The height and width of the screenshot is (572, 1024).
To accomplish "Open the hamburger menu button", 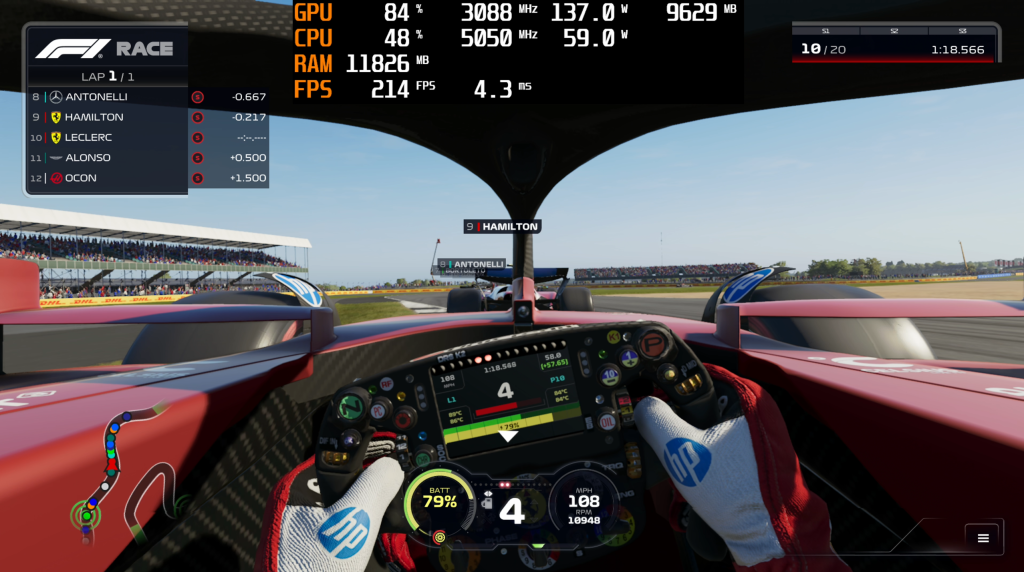I will 983,538.
